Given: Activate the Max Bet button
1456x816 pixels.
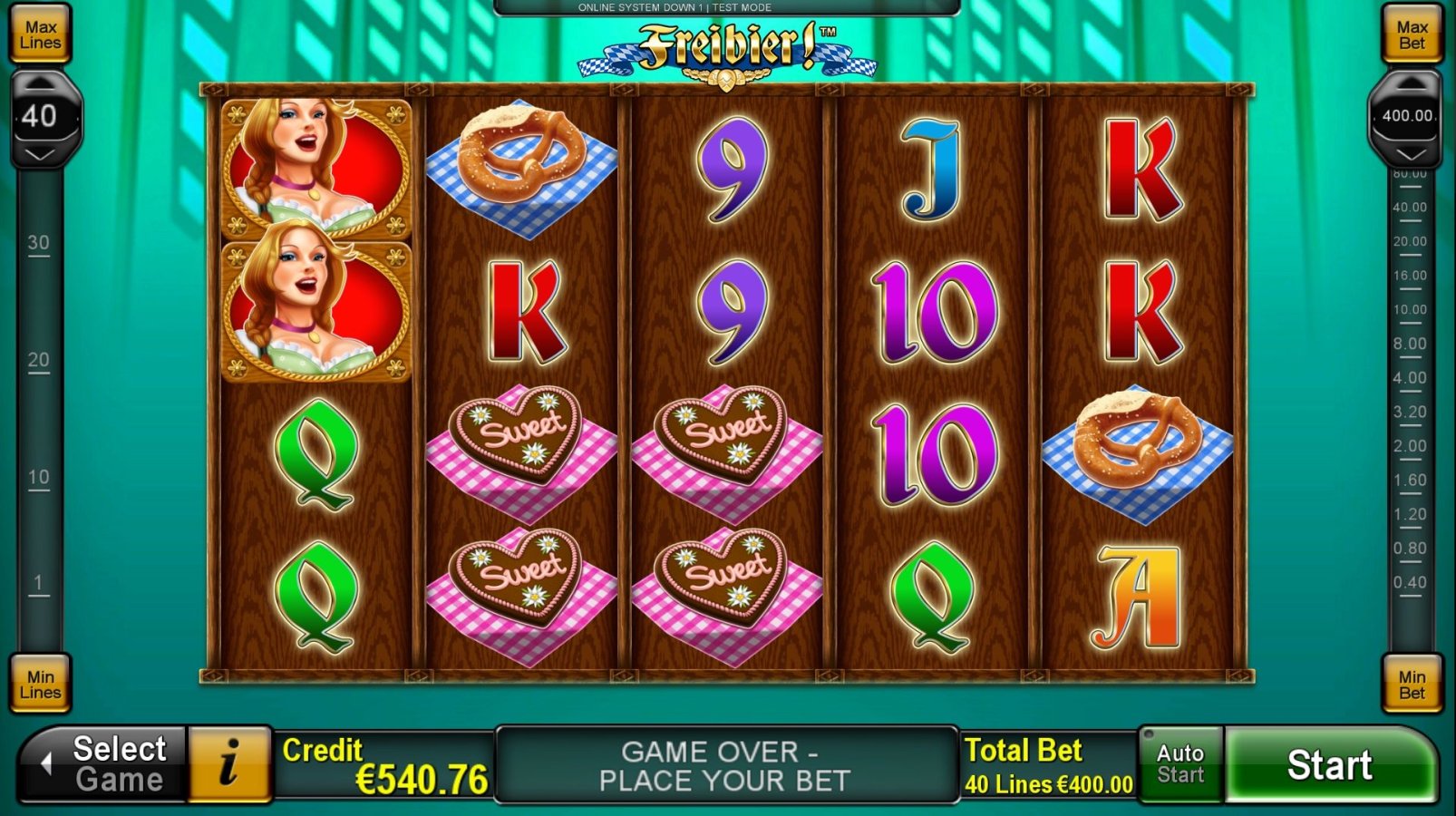Looking at the screenshot, I should click(1412, 35).
